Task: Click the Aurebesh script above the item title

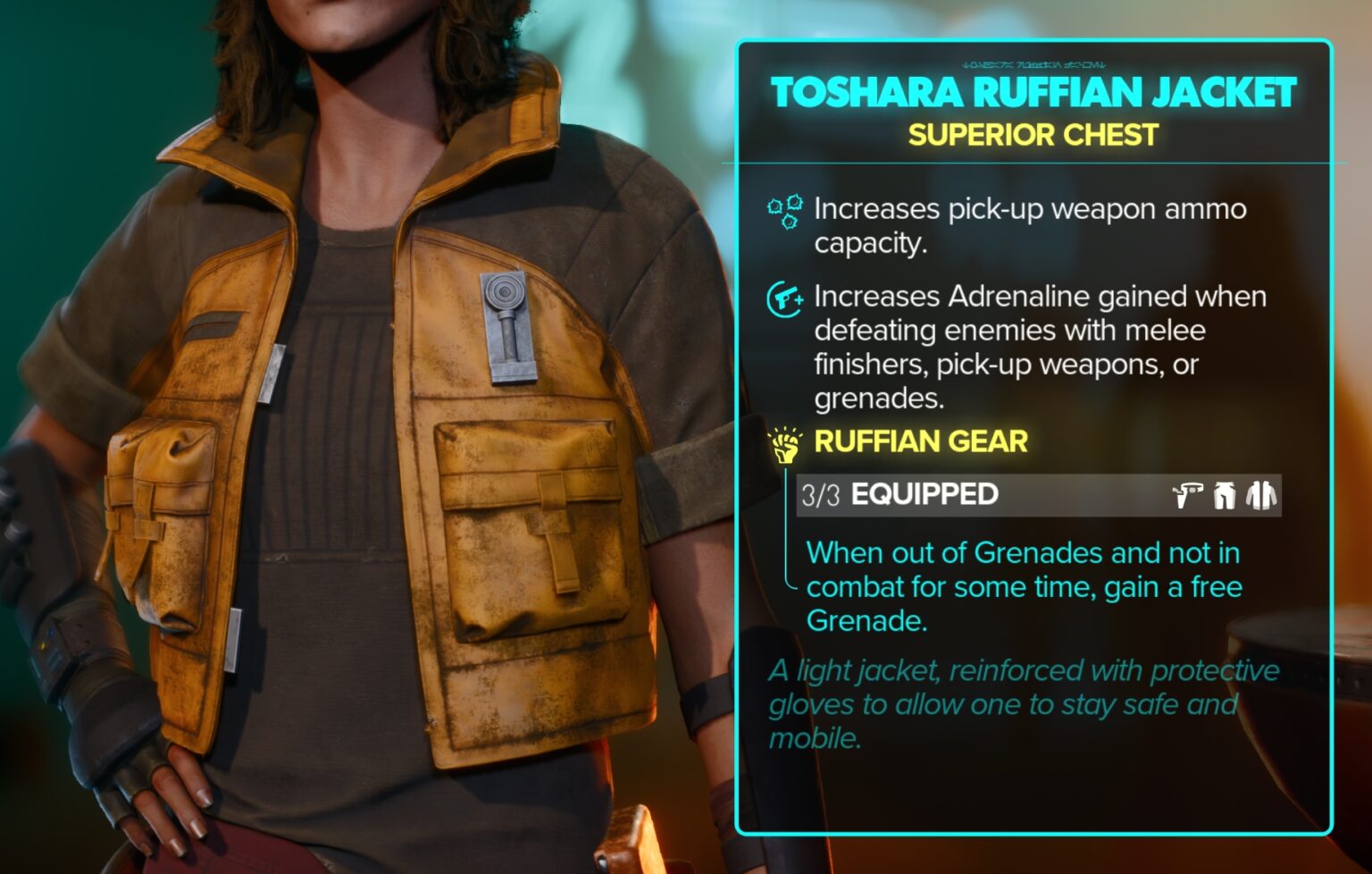Action: point(1036,64)
